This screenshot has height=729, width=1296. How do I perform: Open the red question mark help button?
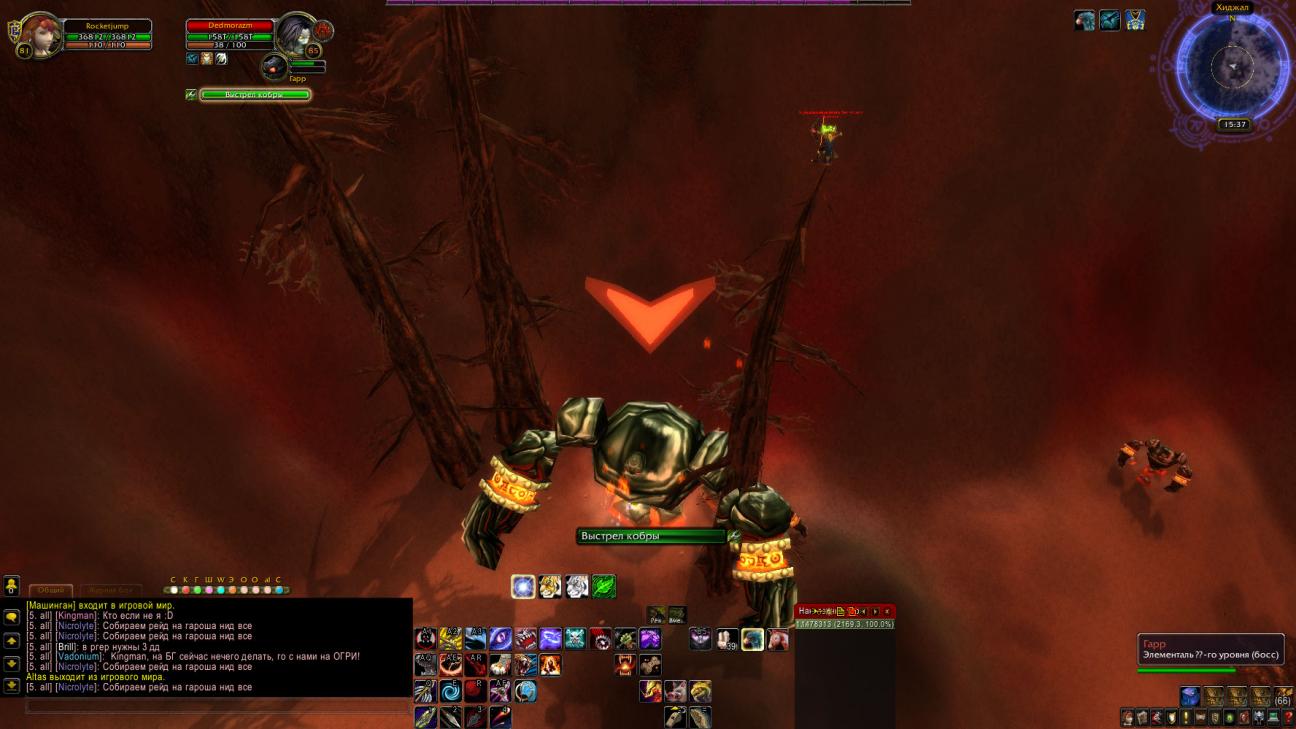pos(1288,718)
